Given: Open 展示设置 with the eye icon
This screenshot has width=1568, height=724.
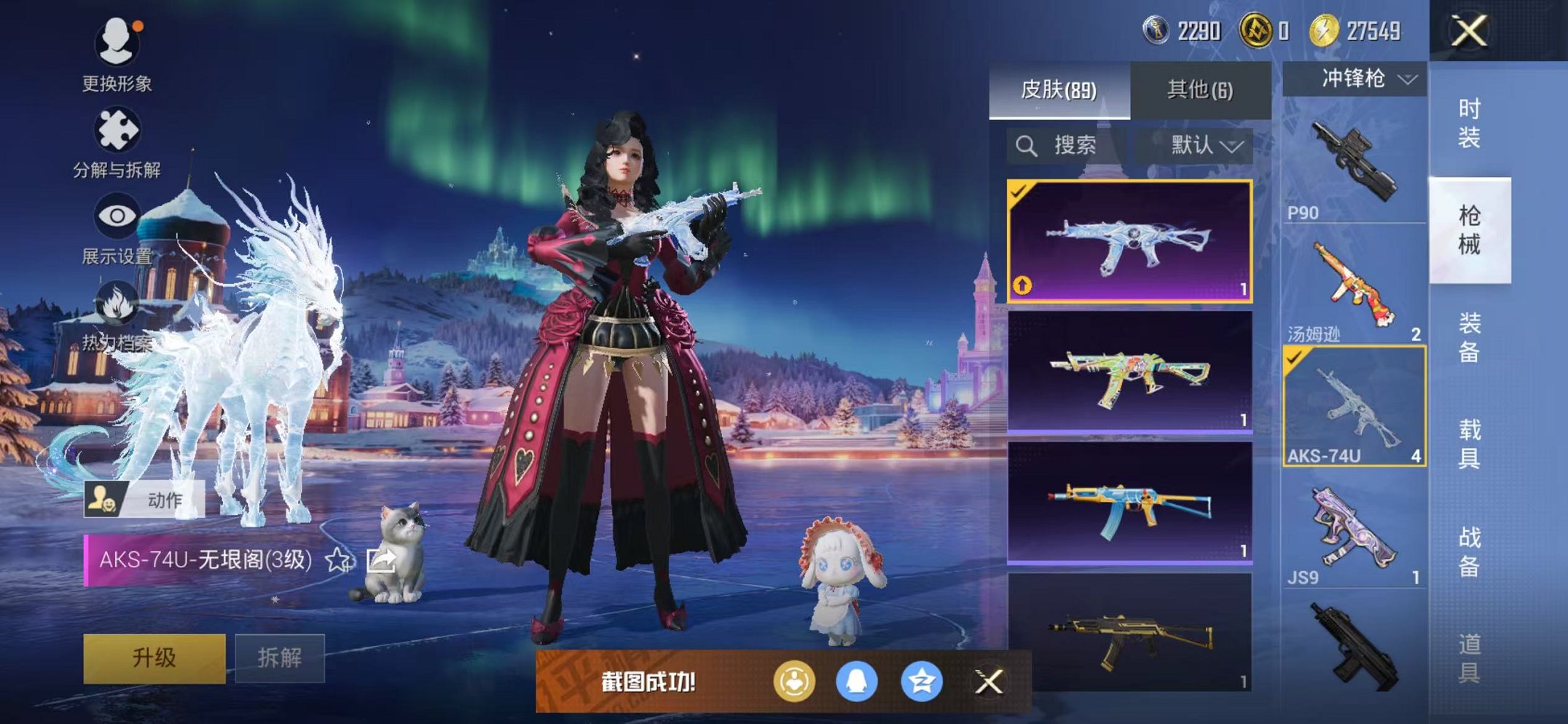Looking at the screenshot, I should tap(117, 215).
